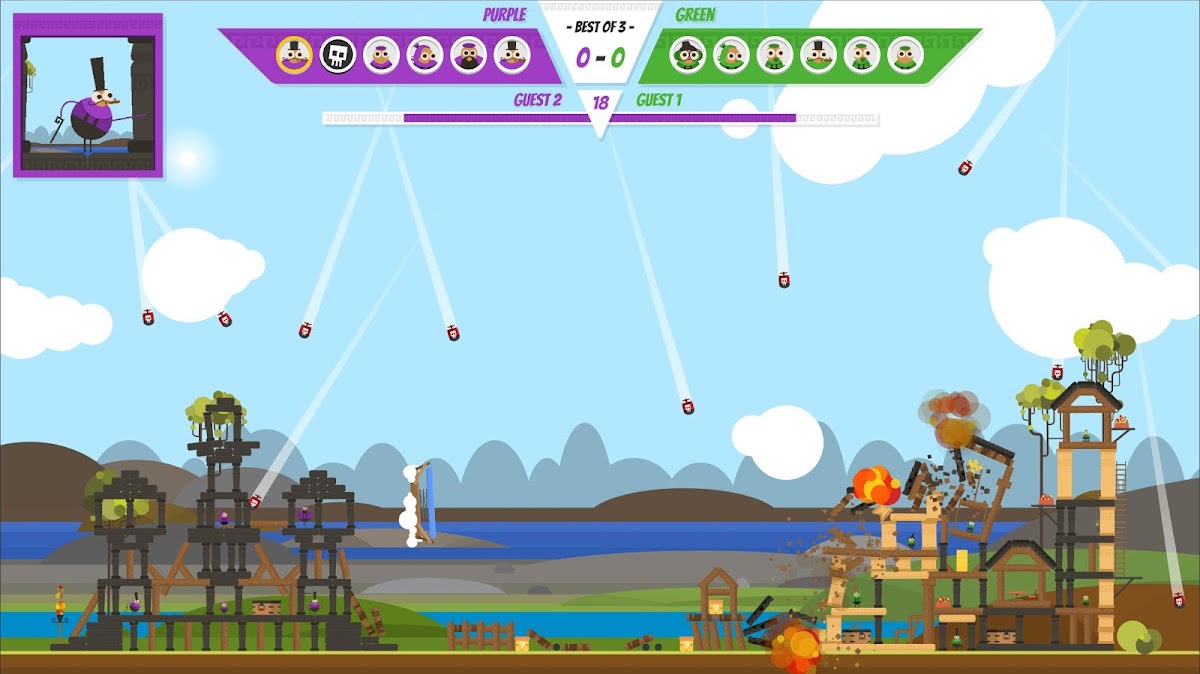Click the skull portrait on purple team
The height and width of the screenshot is (674, 1200).
[x=338, y=54]
